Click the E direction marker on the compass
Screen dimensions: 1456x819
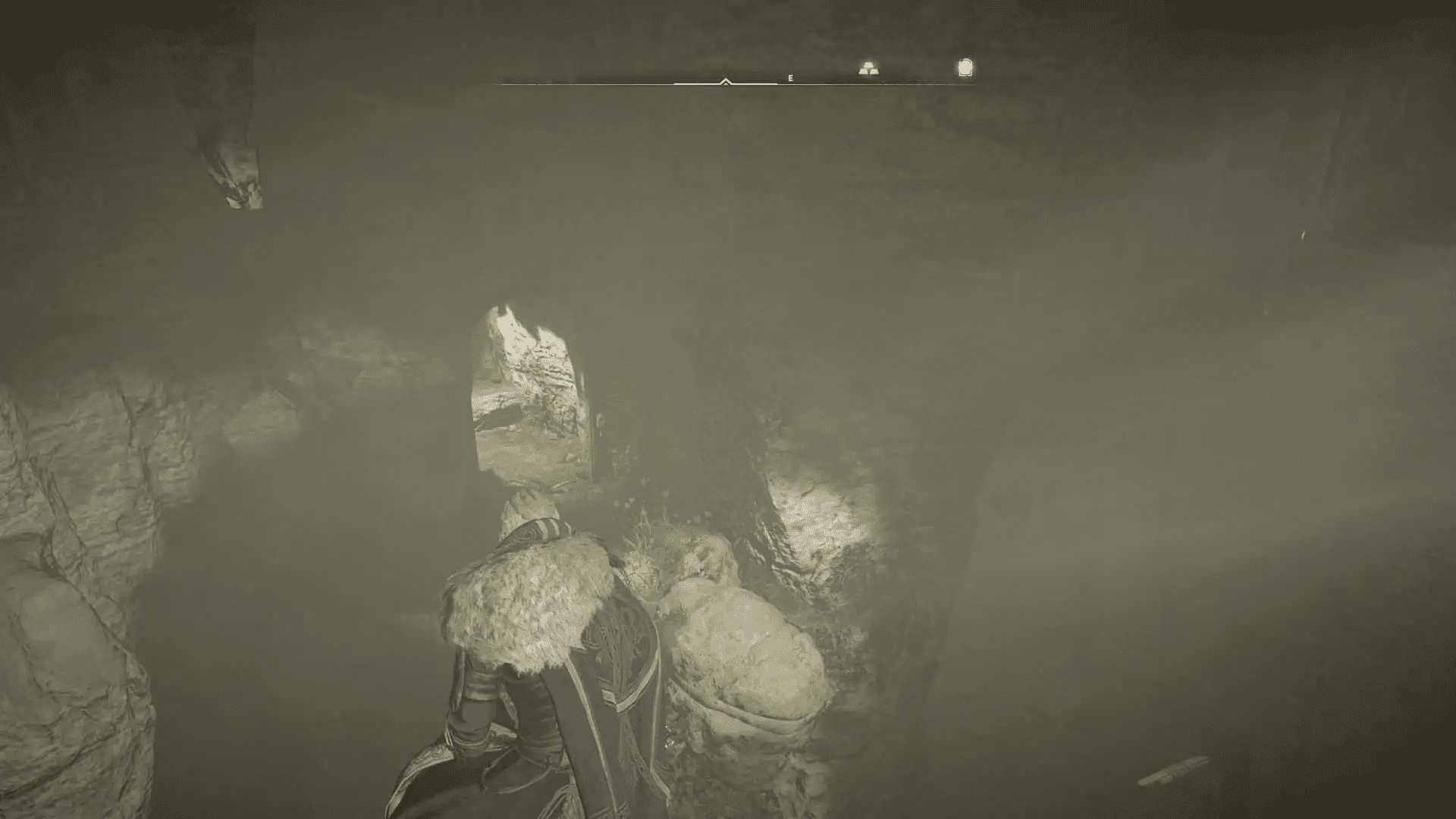[790, 78]
